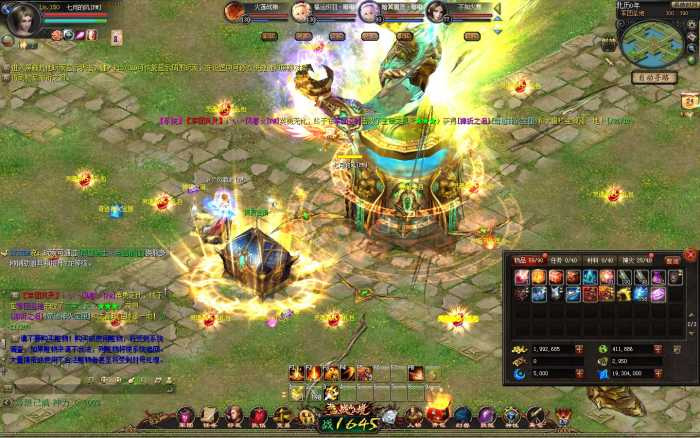Select the blonde party member portrait
700x438 pixels.
(x=301, y=12)
